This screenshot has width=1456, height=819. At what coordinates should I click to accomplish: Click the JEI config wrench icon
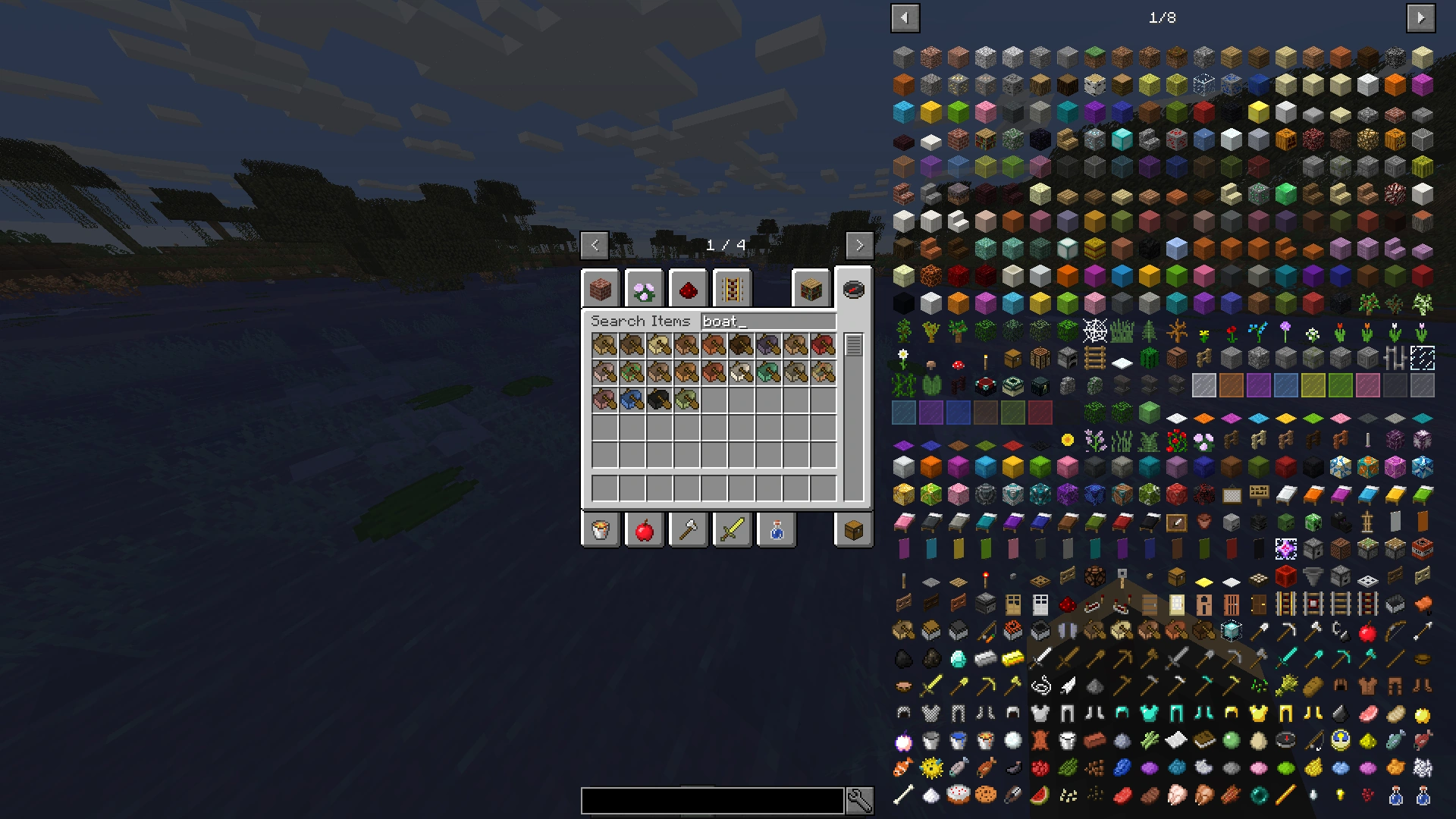pos(861,800)
